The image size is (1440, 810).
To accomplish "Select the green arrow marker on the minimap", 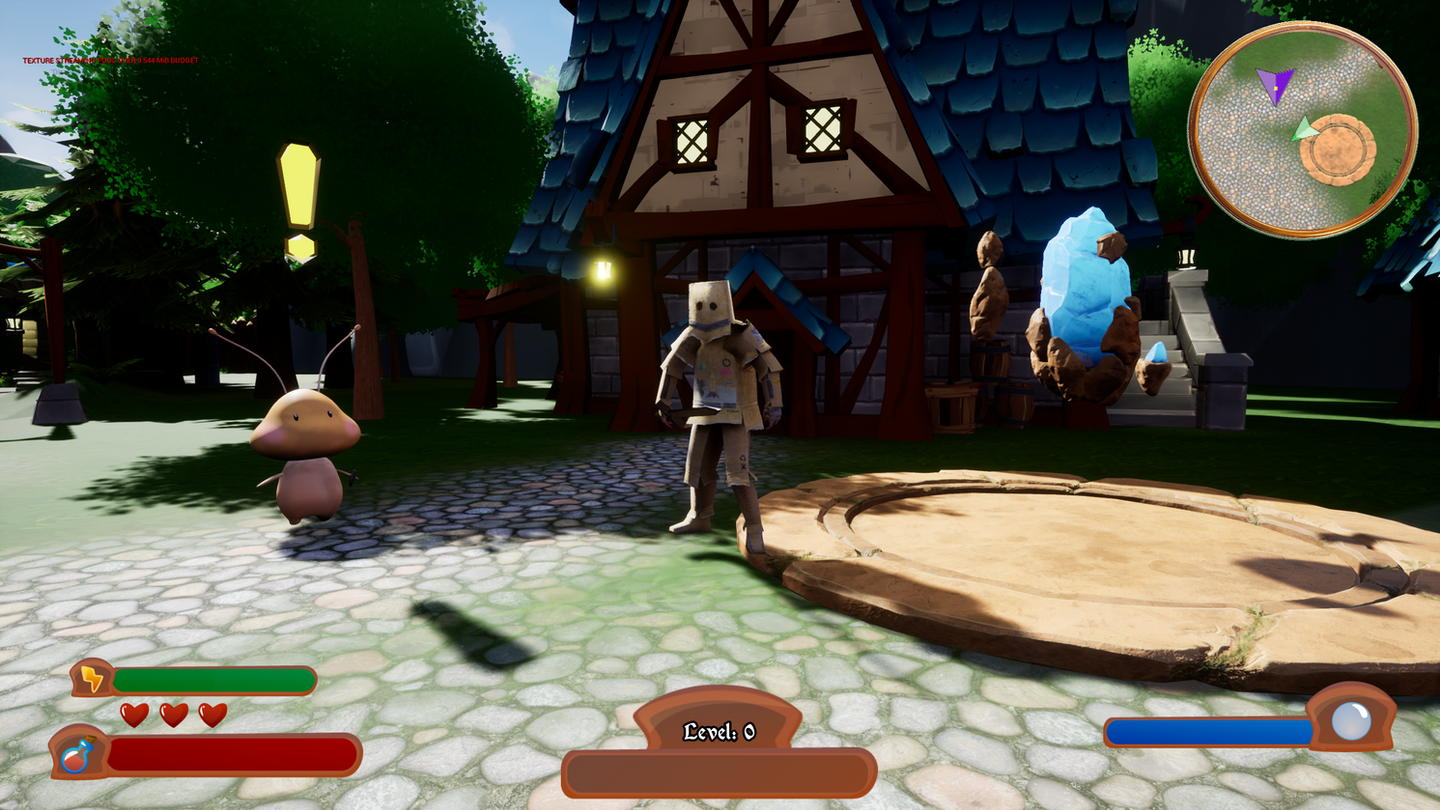I will coord(1304,128).
